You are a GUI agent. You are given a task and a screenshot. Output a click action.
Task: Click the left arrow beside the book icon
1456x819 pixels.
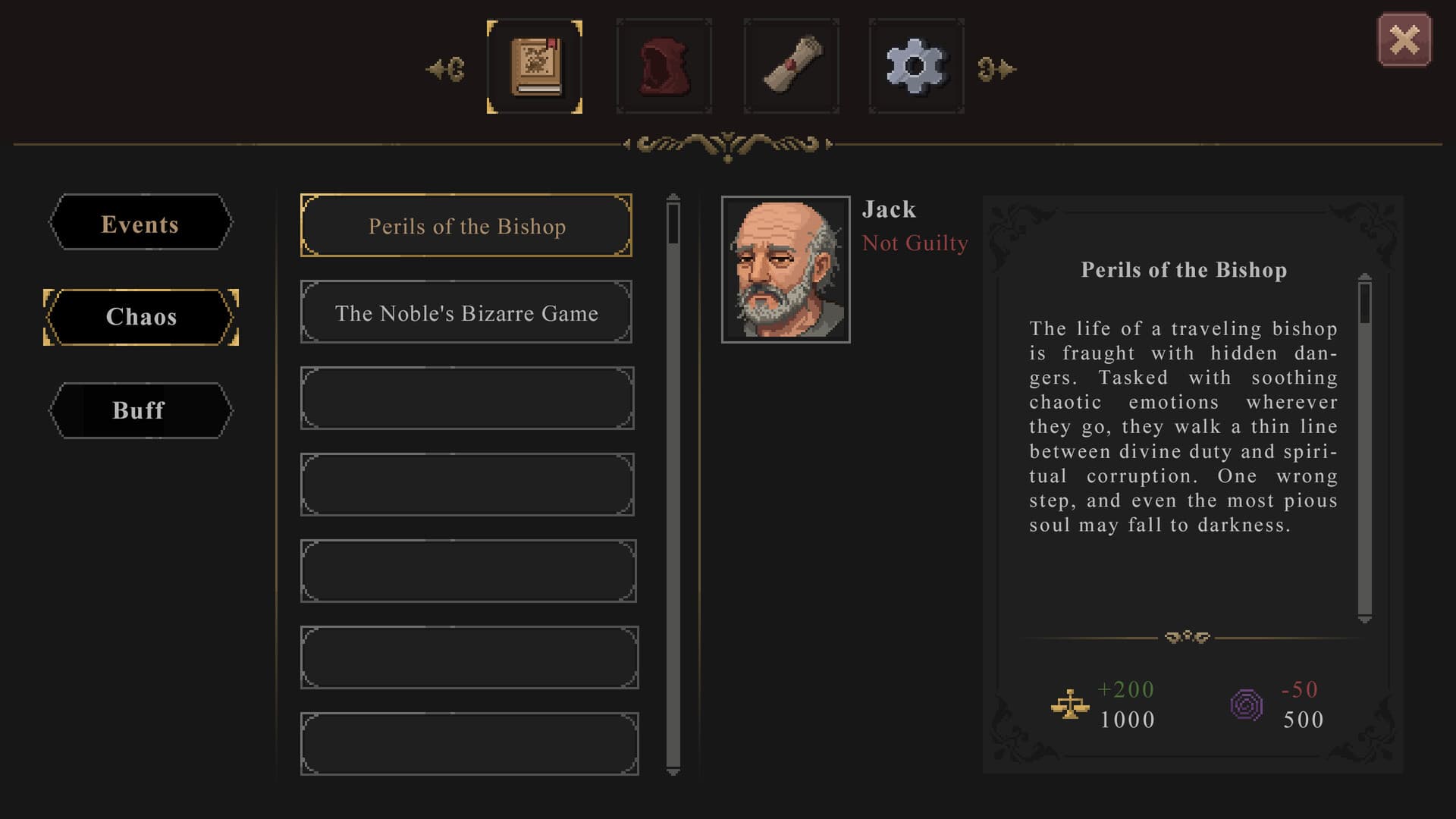[x=446, y=68]
